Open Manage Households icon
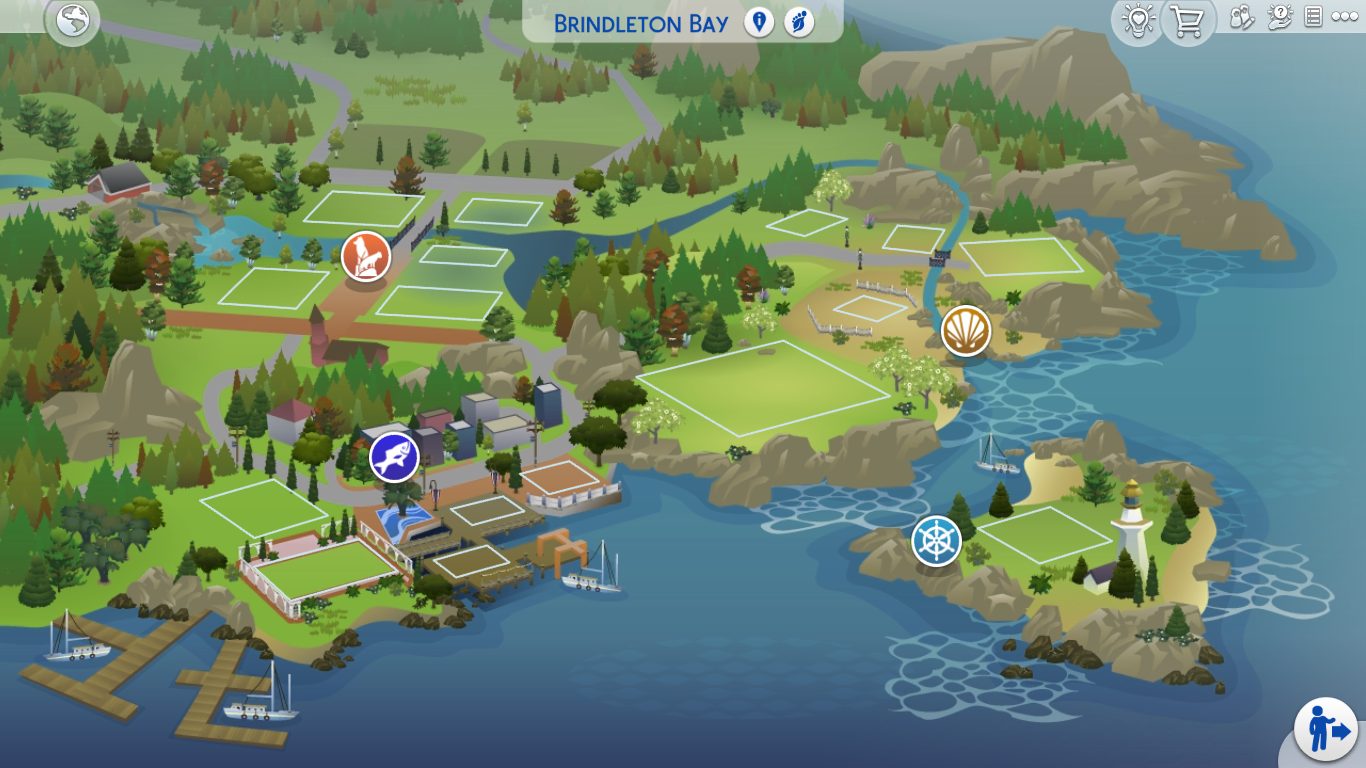The image size is (1366, 768). point(1242,17)
